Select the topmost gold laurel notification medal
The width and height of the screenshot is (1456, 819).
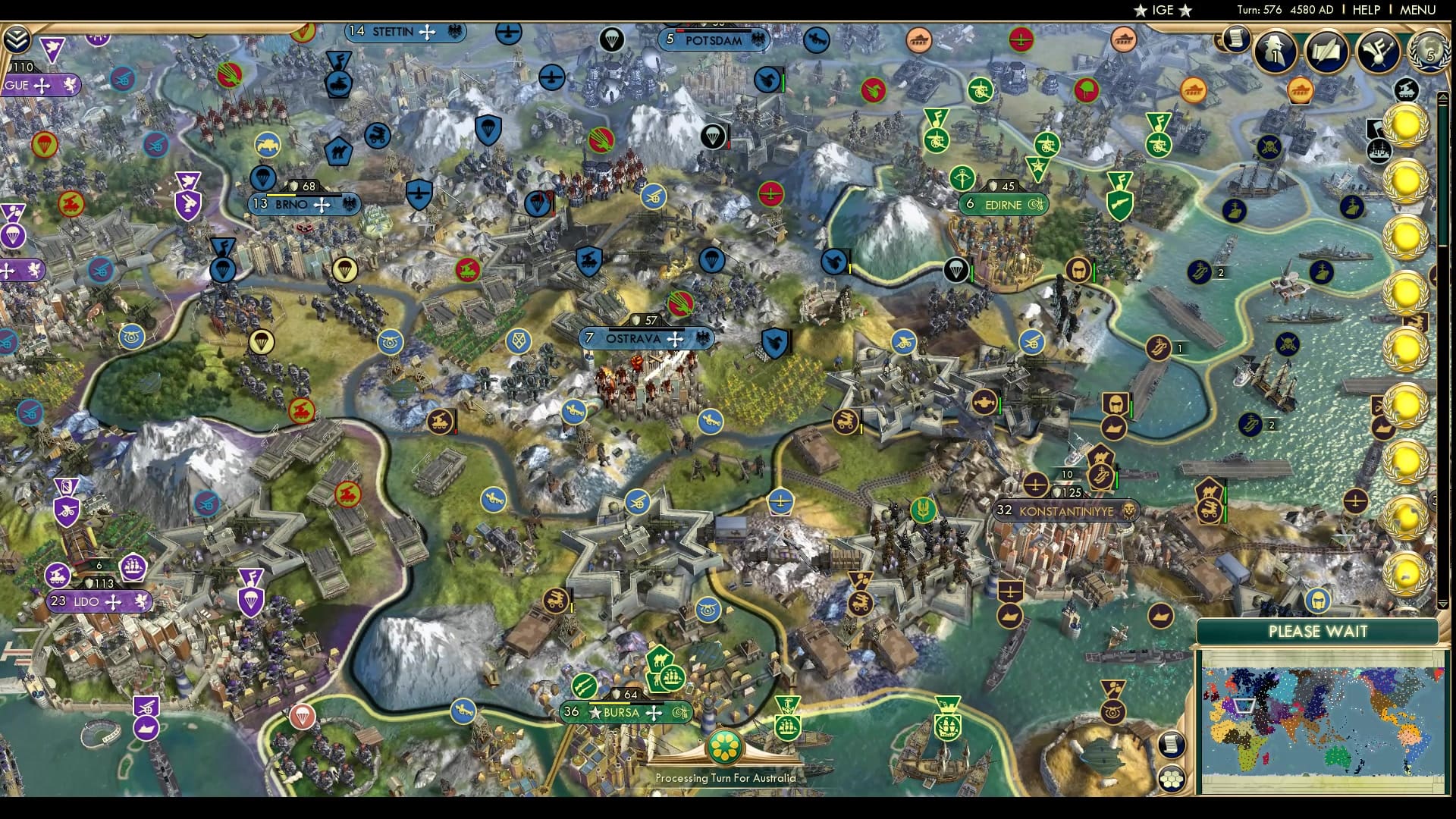1407,126
